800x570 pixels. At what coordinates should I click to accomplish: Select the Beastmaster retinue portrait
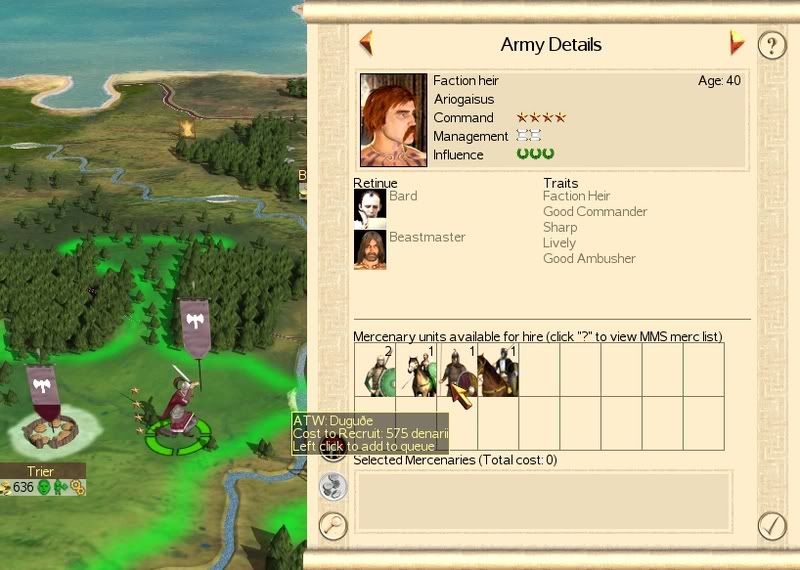click(370, 250)
